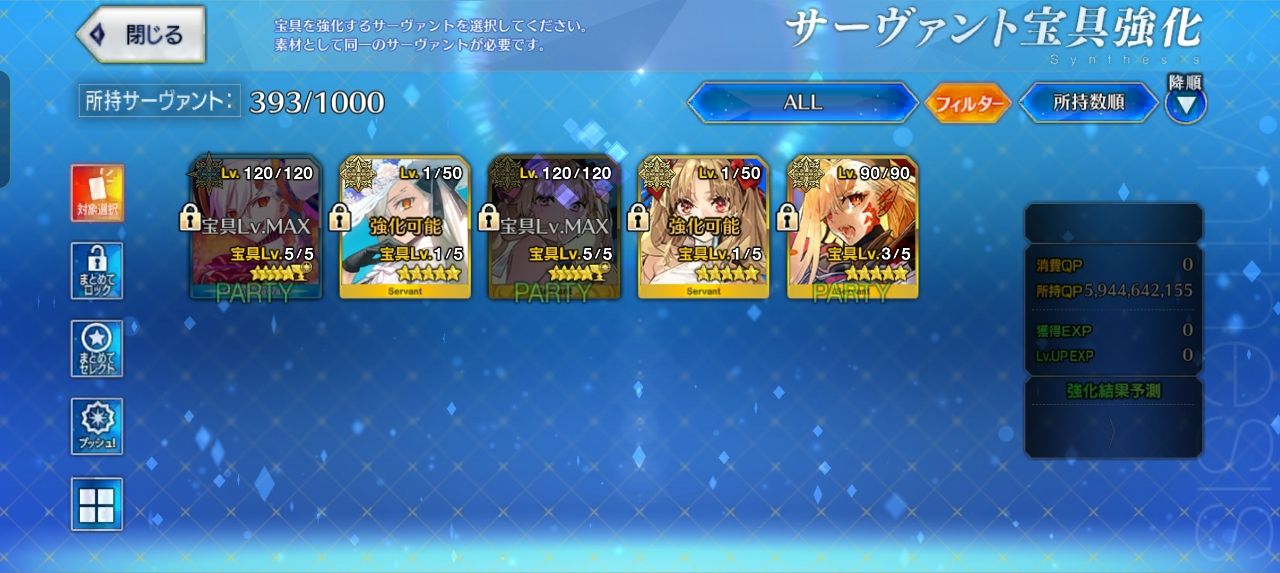Open the orange フィルター filter button
This screenshot has width=1280, height=573.
coord(967,103)
